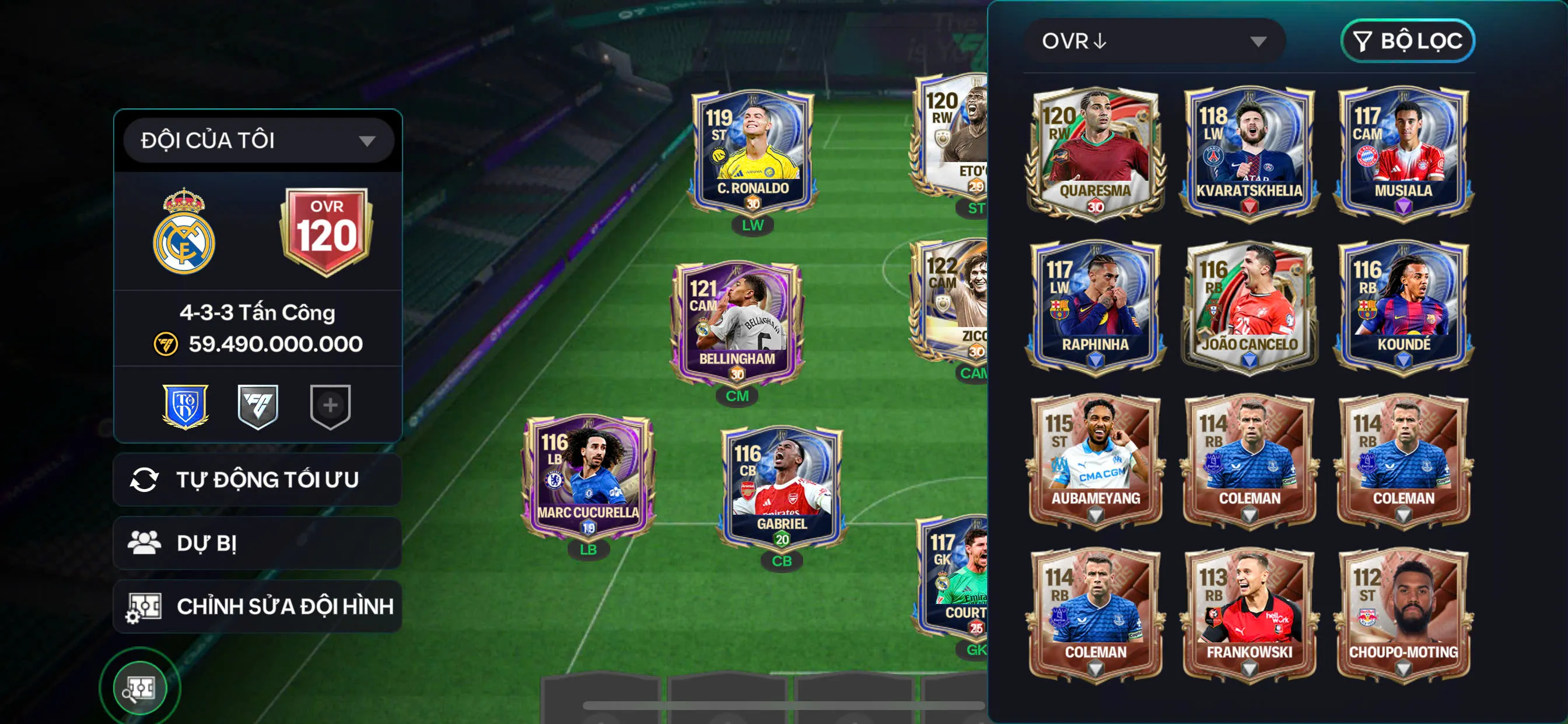Select Bellingham card in midfield
This screenshot has width=1568, height=724.
pyautogui.click(x=737, y=324)
